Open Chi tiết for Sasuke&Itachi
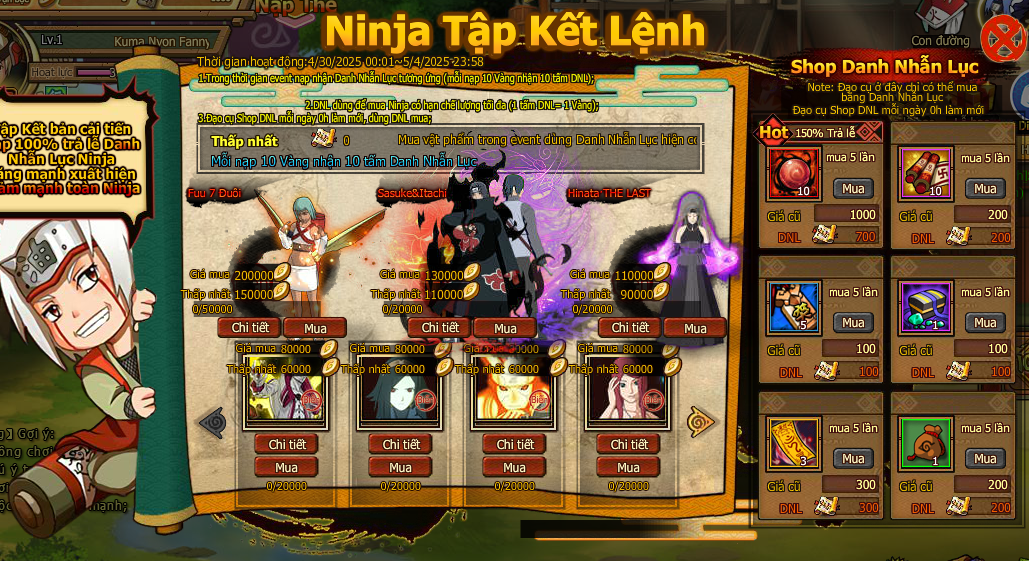Screen dimensions: 1029x561 (439, 328)
